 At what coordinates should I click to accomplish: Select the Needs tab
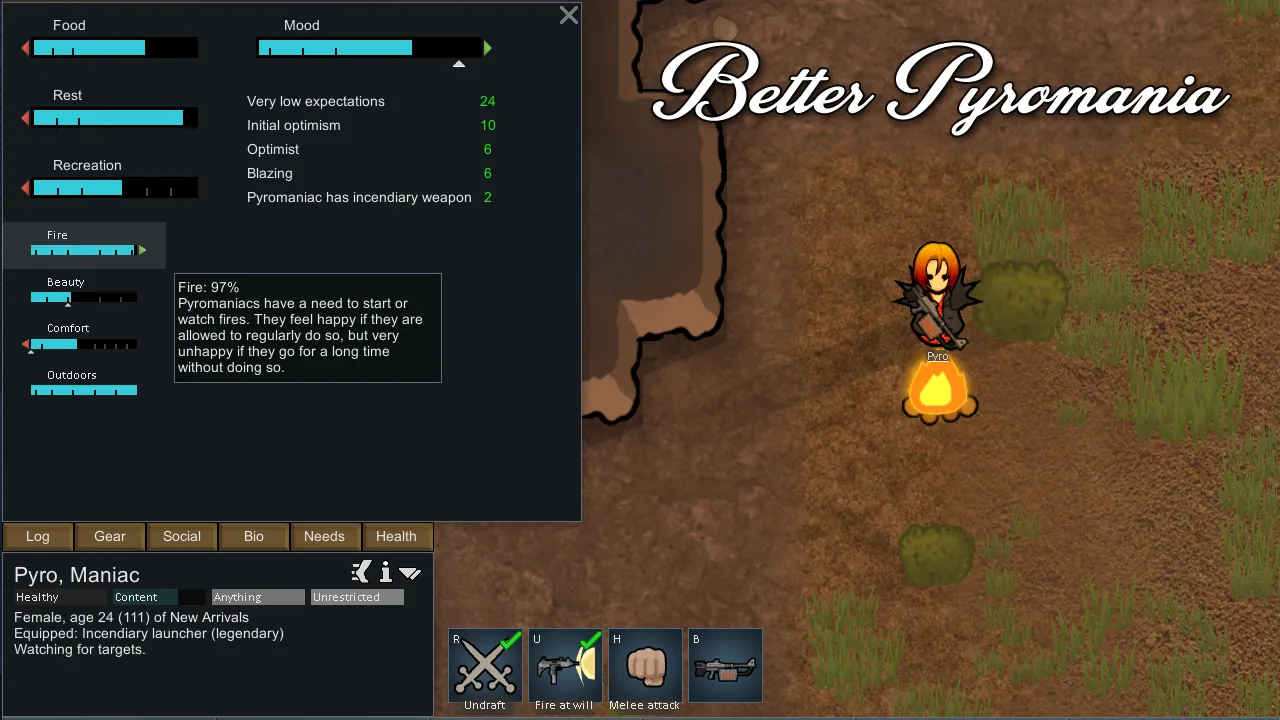point(324,536)
